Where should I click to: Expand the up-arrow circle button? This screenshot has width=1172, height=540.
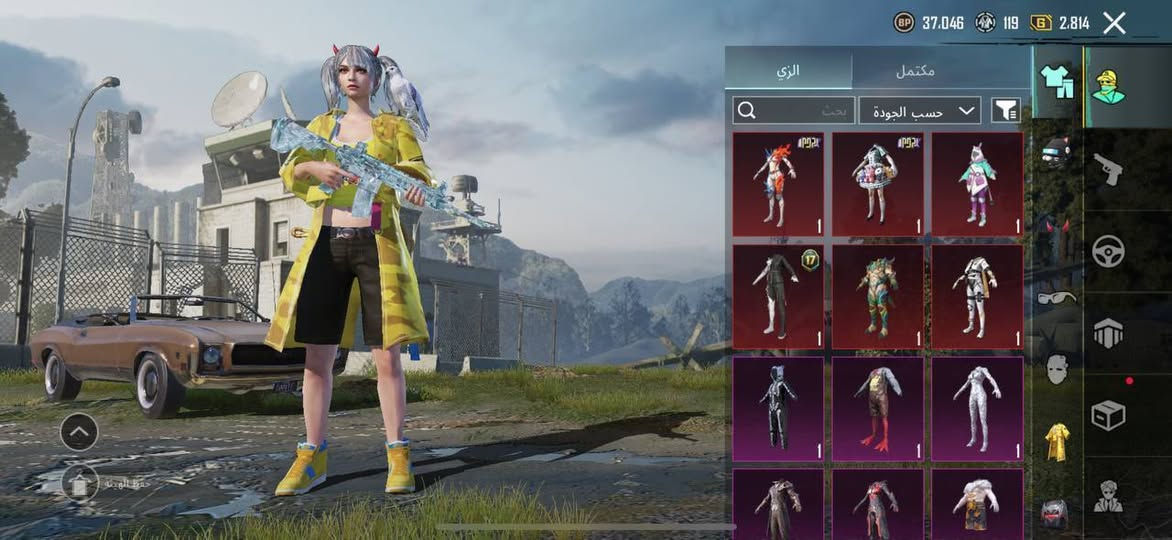click(79, 432)
